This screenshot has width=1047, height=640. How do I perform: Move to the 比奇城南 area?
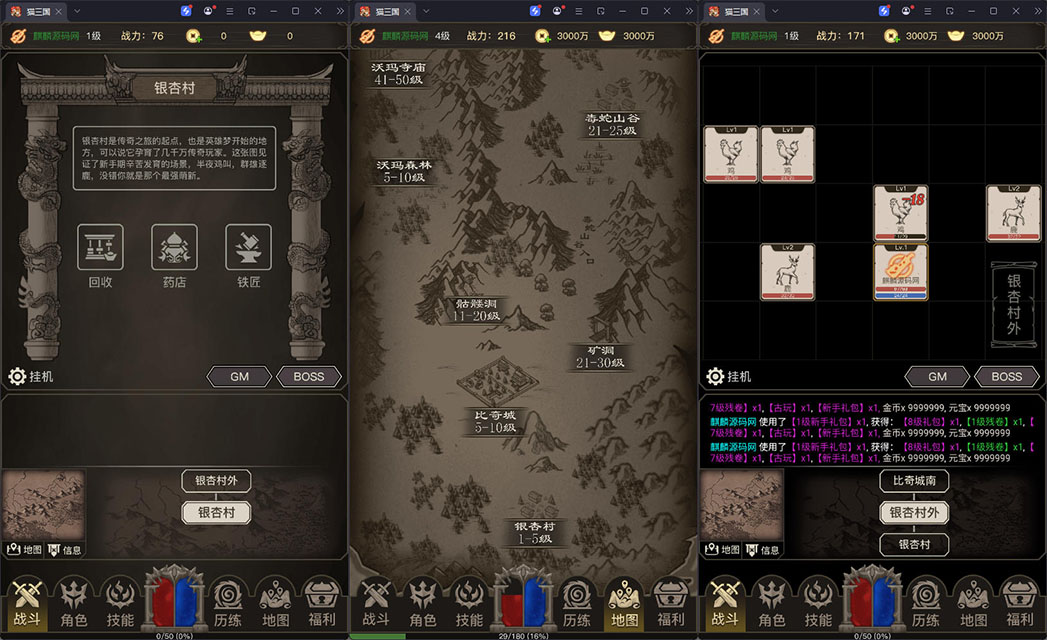coord(914,481)
